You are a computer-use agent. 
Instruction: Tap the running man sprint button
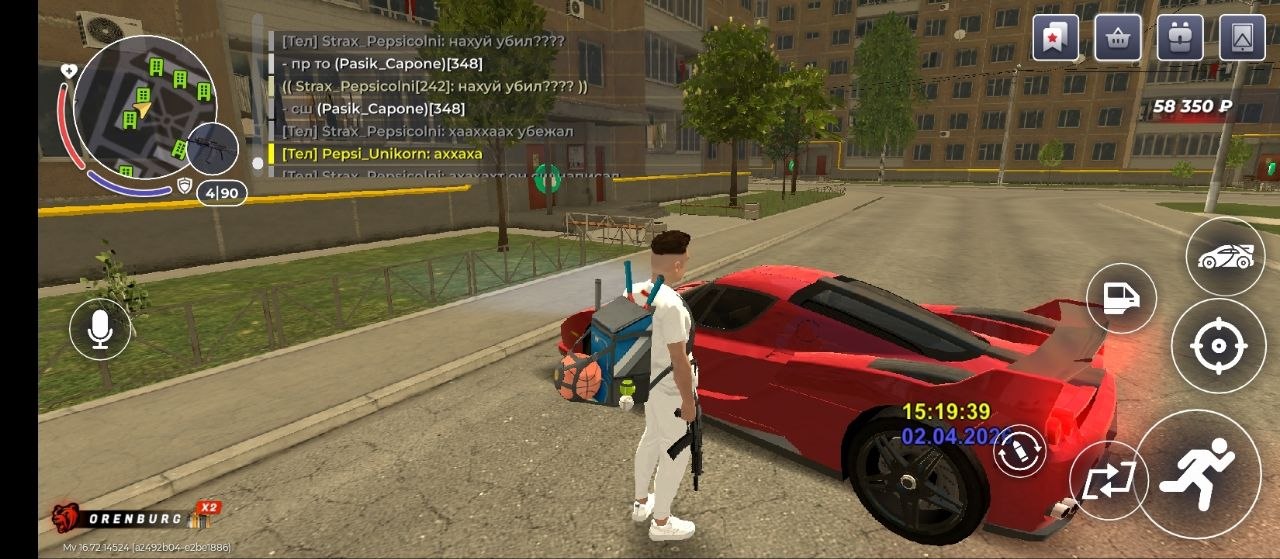tap(1198, 474)
